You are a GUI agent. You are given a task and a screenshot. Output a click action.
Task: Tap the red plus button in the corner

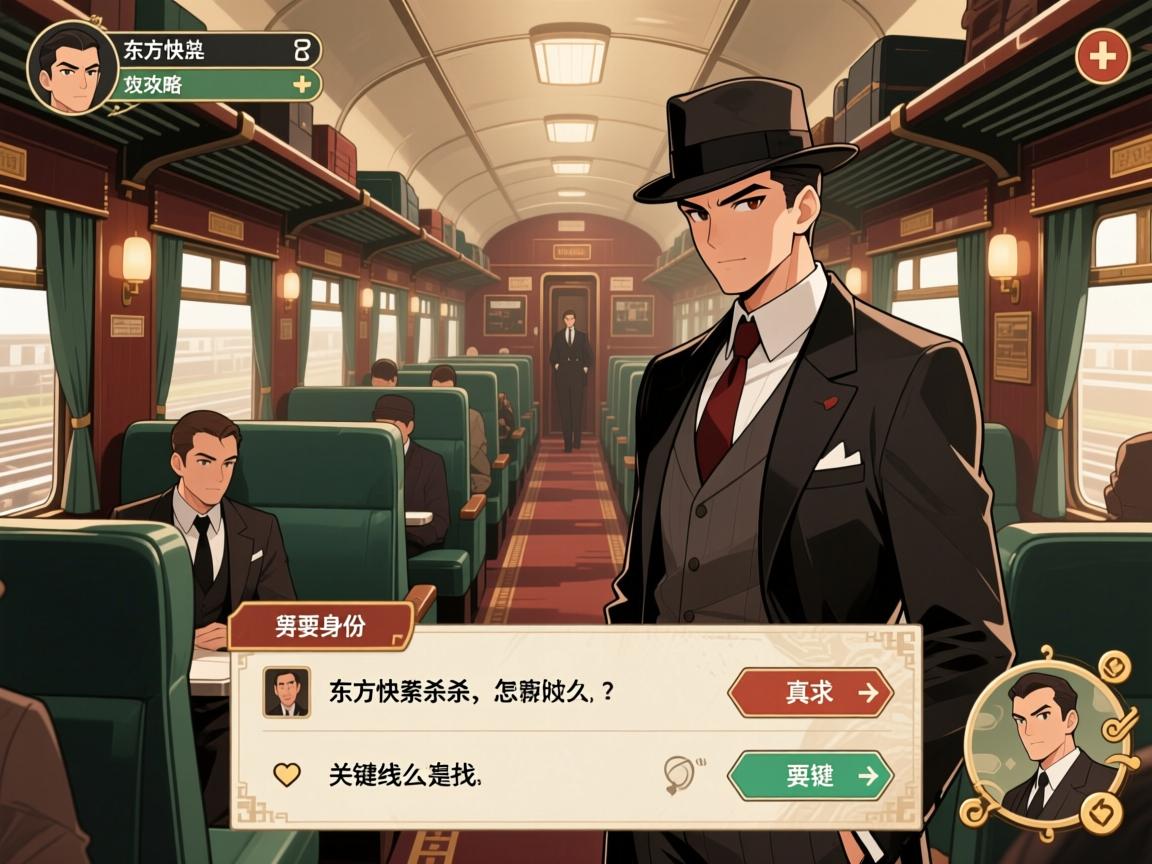pyautogui.click(x=1102, y=56)
